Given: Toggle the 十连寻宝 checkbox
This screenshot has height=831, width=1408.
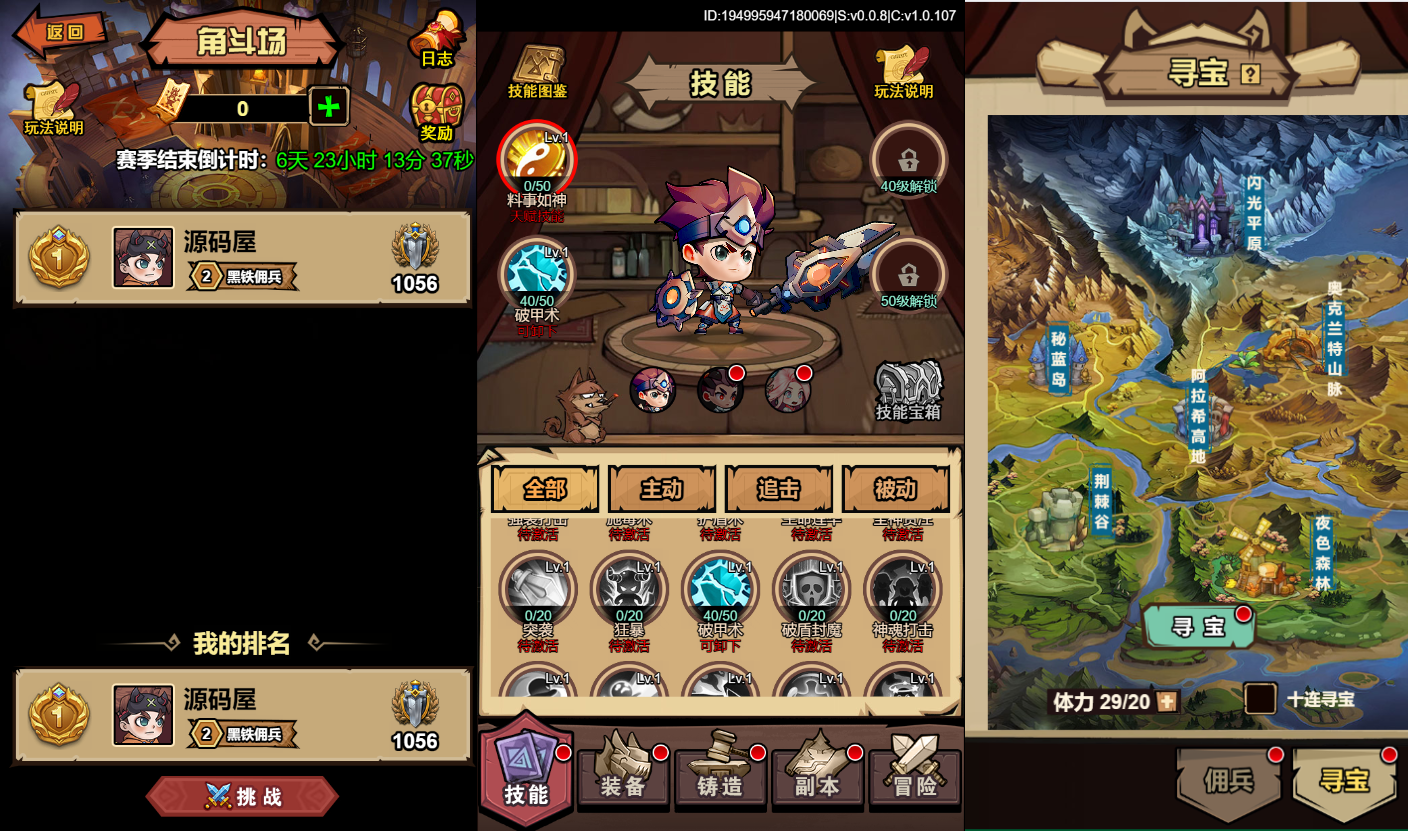Looking at the screenshot, I should coord(1260,698).
